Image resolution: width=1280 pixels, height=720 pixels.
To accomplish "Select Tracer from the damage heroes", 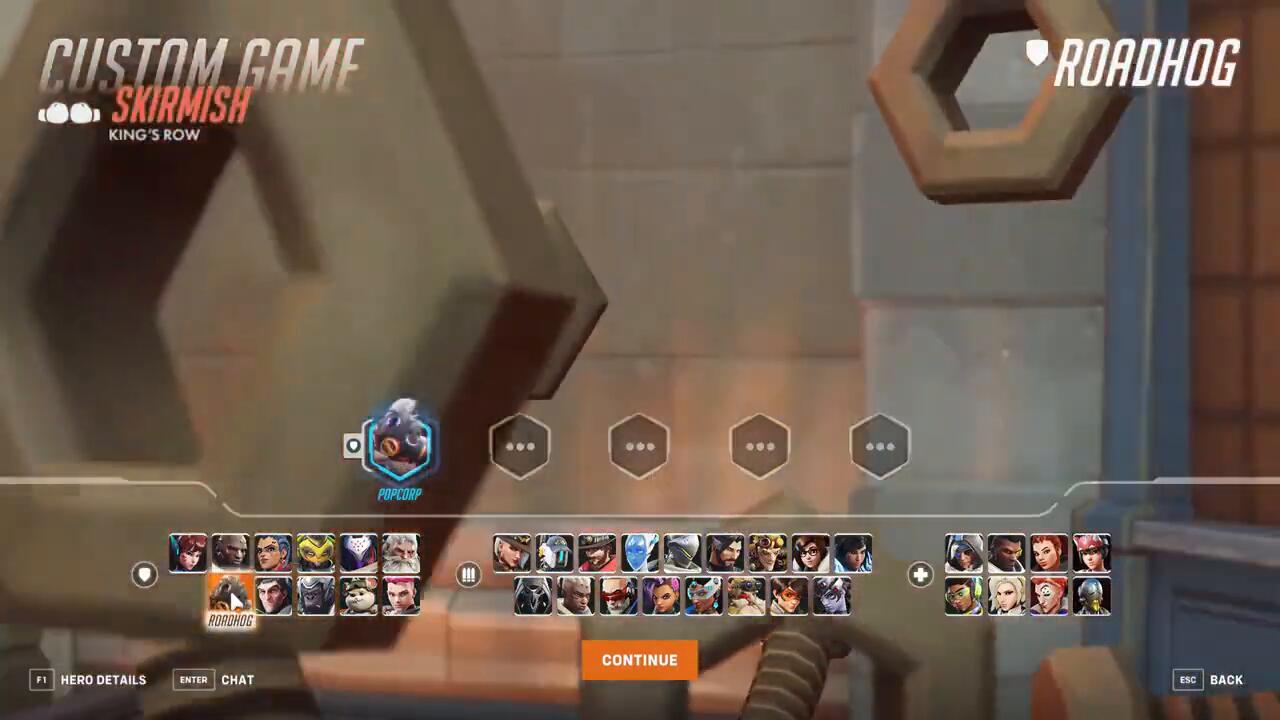I will coord(789,596).
